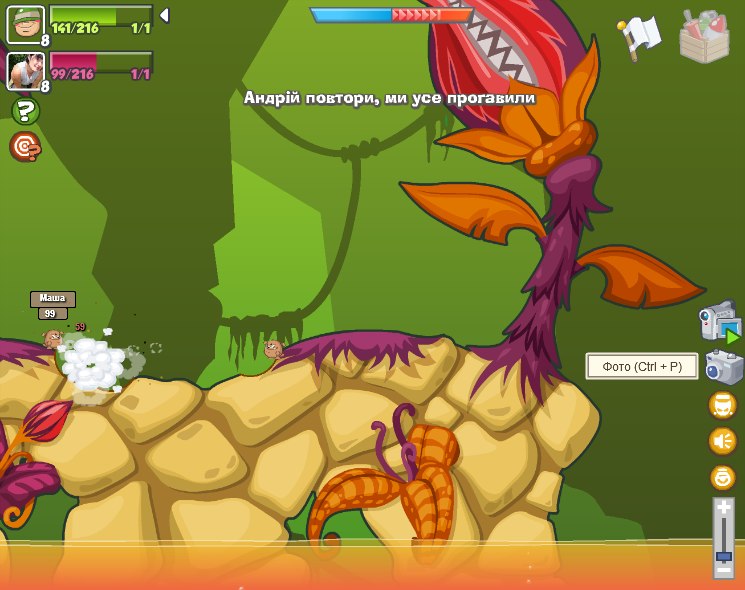Take a photo with the camera icon

tap(723, 367)
